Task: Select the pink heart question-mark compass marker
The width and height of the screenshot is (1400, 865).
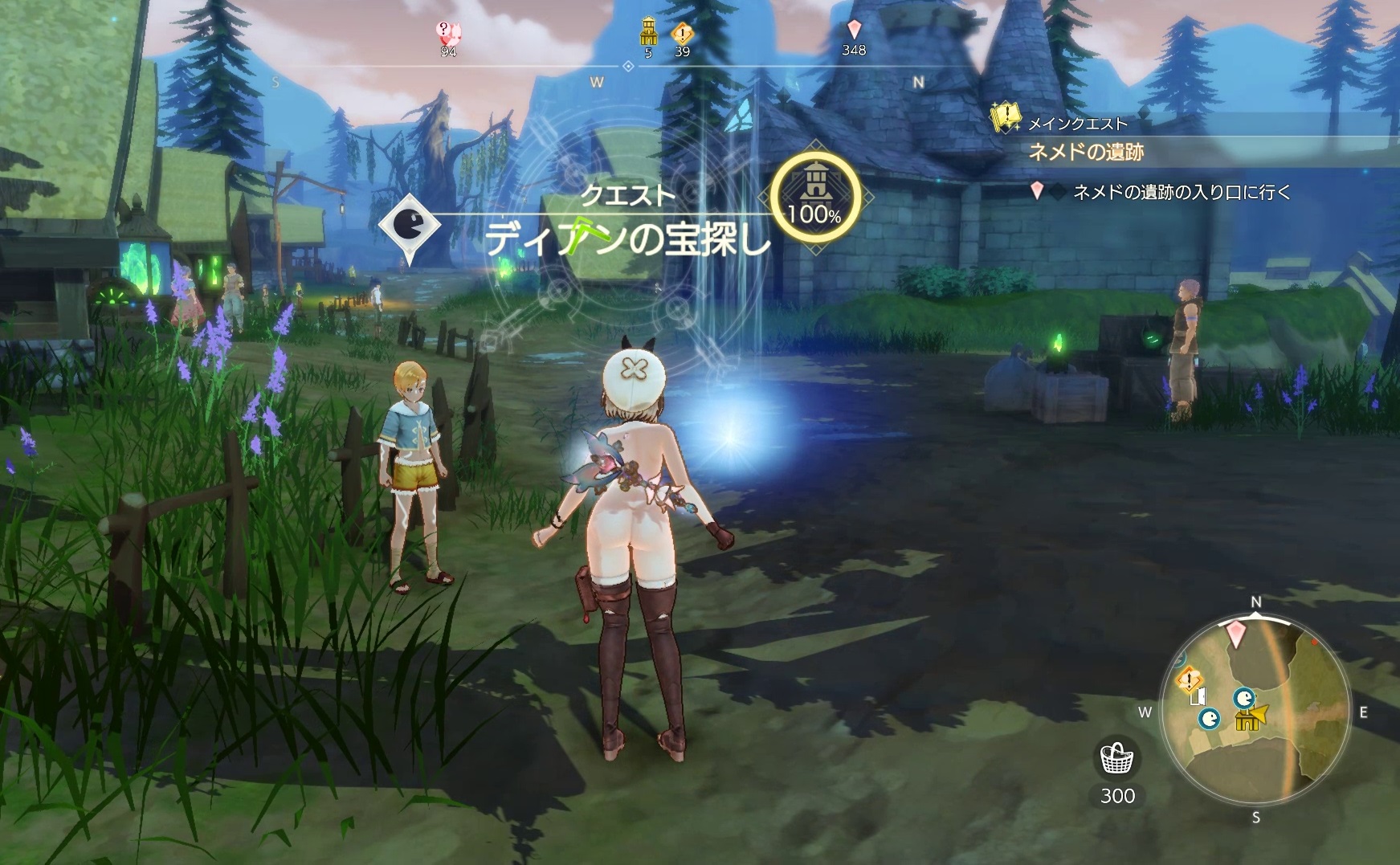Action: click(x=447, y=33)
